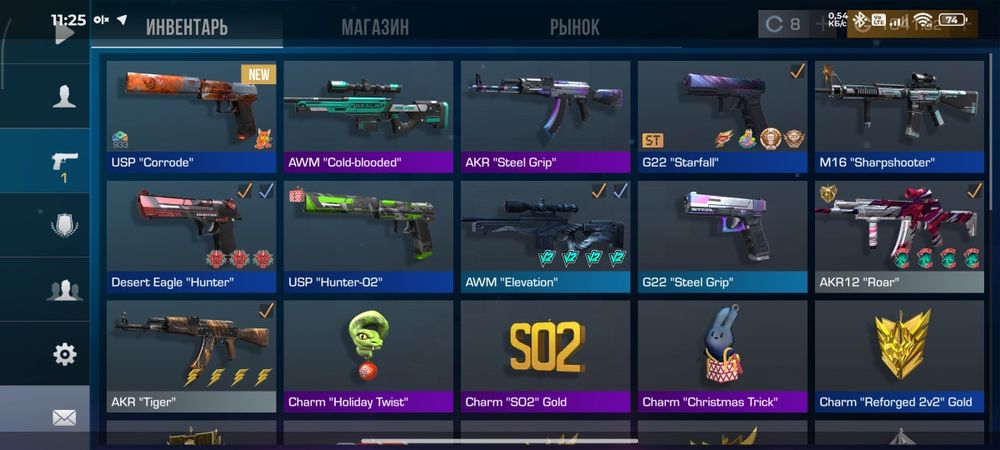Select the Charm "SO2" Gold

(x=546, y=356)
